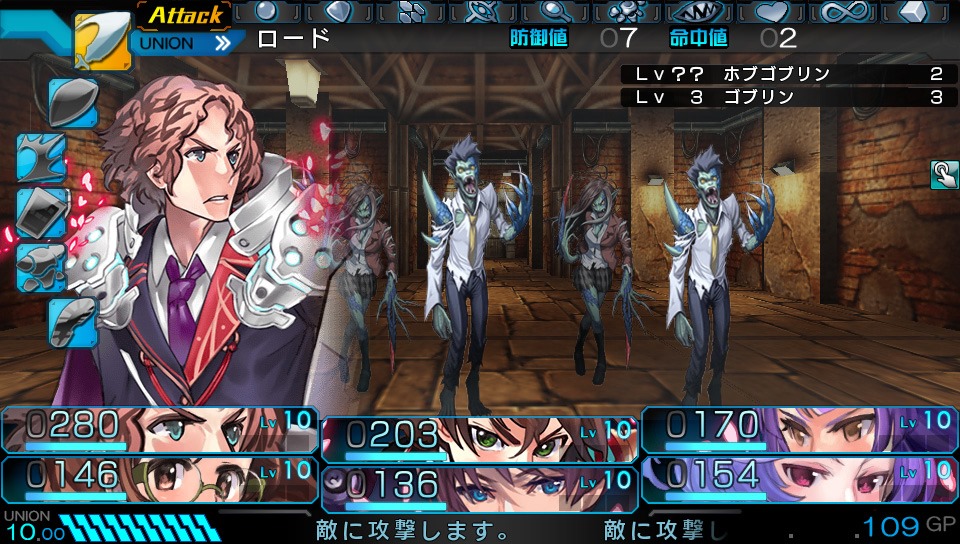The image size is (960, 544).
Task: Select the green-eyed party member with 203 HP
Action: pyautogui.click(x=480, y=439)
